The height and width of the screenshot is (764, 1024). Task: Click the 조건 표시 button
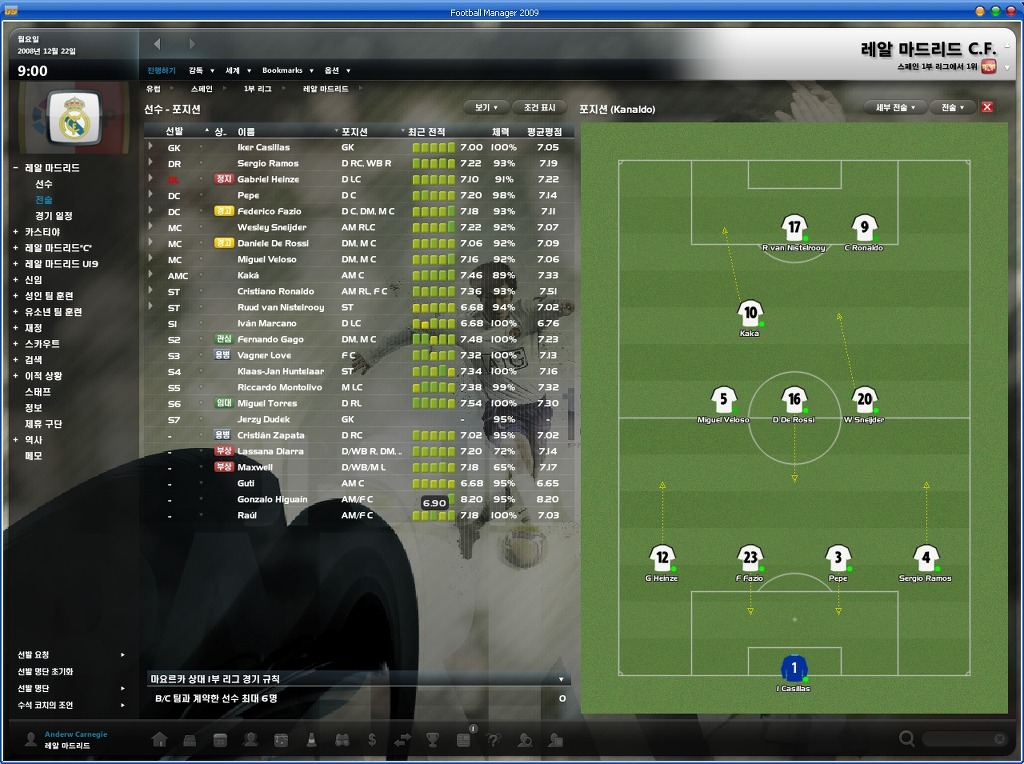click(x=540, y=107)
